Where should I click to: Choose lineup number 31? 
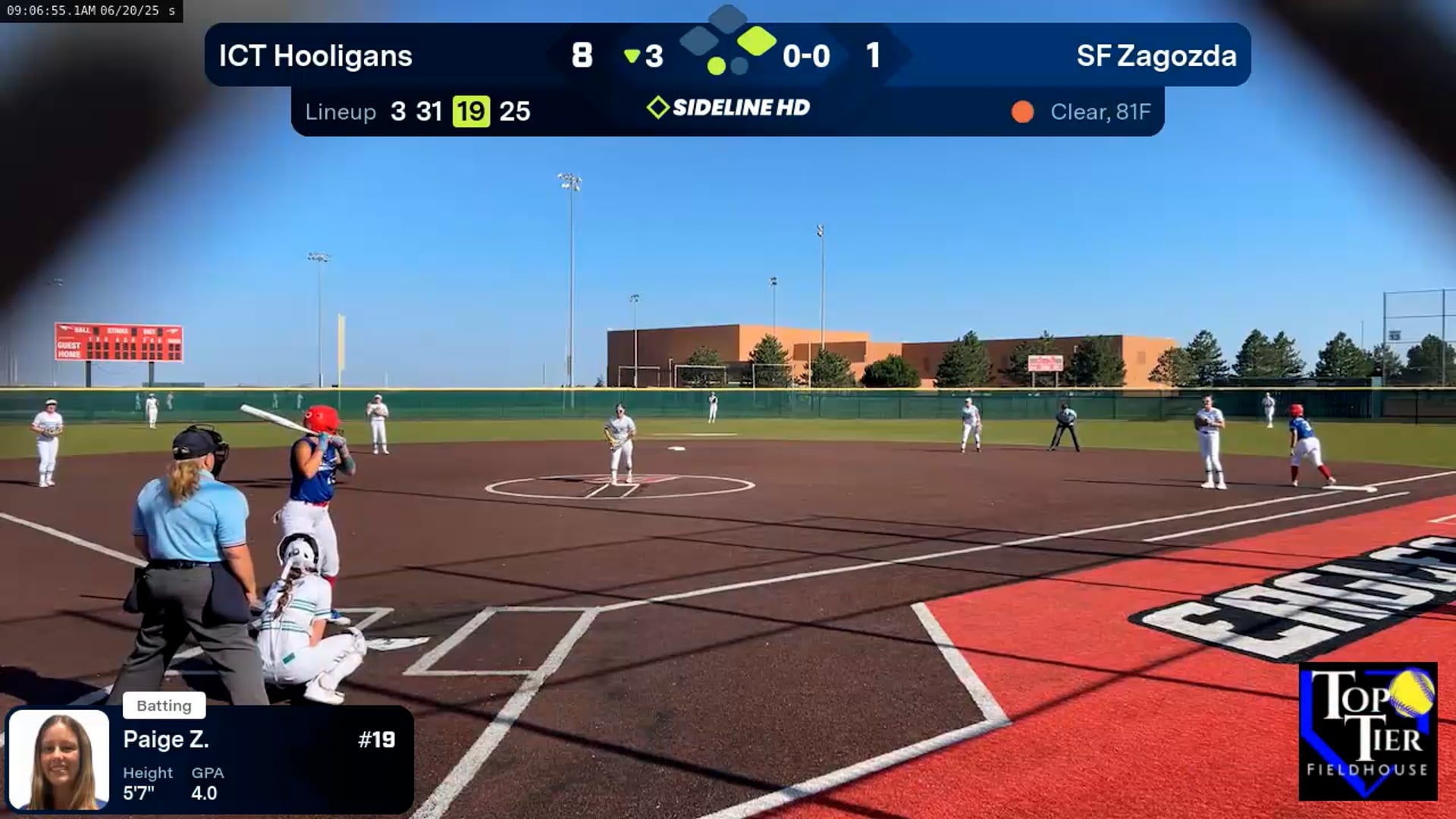(428, 111)
